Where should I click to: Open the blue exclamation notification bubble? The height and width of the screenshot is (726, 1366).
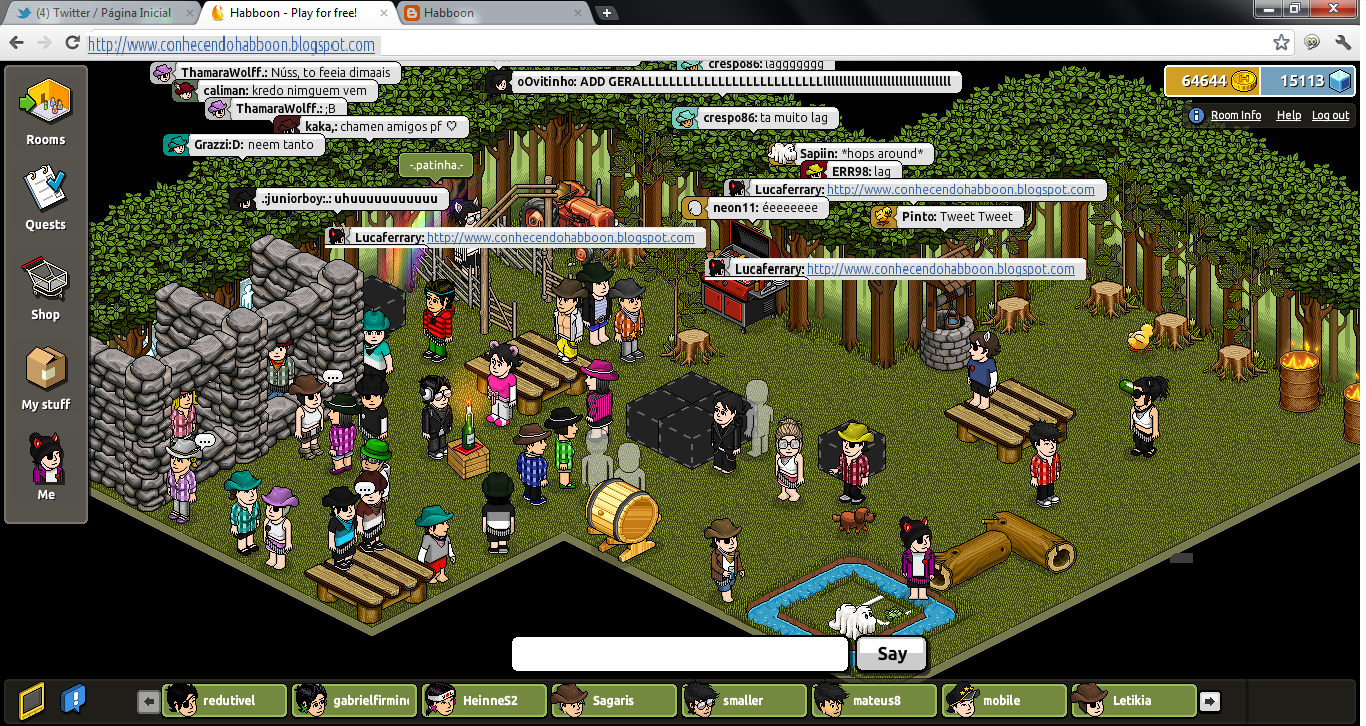point(73,700)
